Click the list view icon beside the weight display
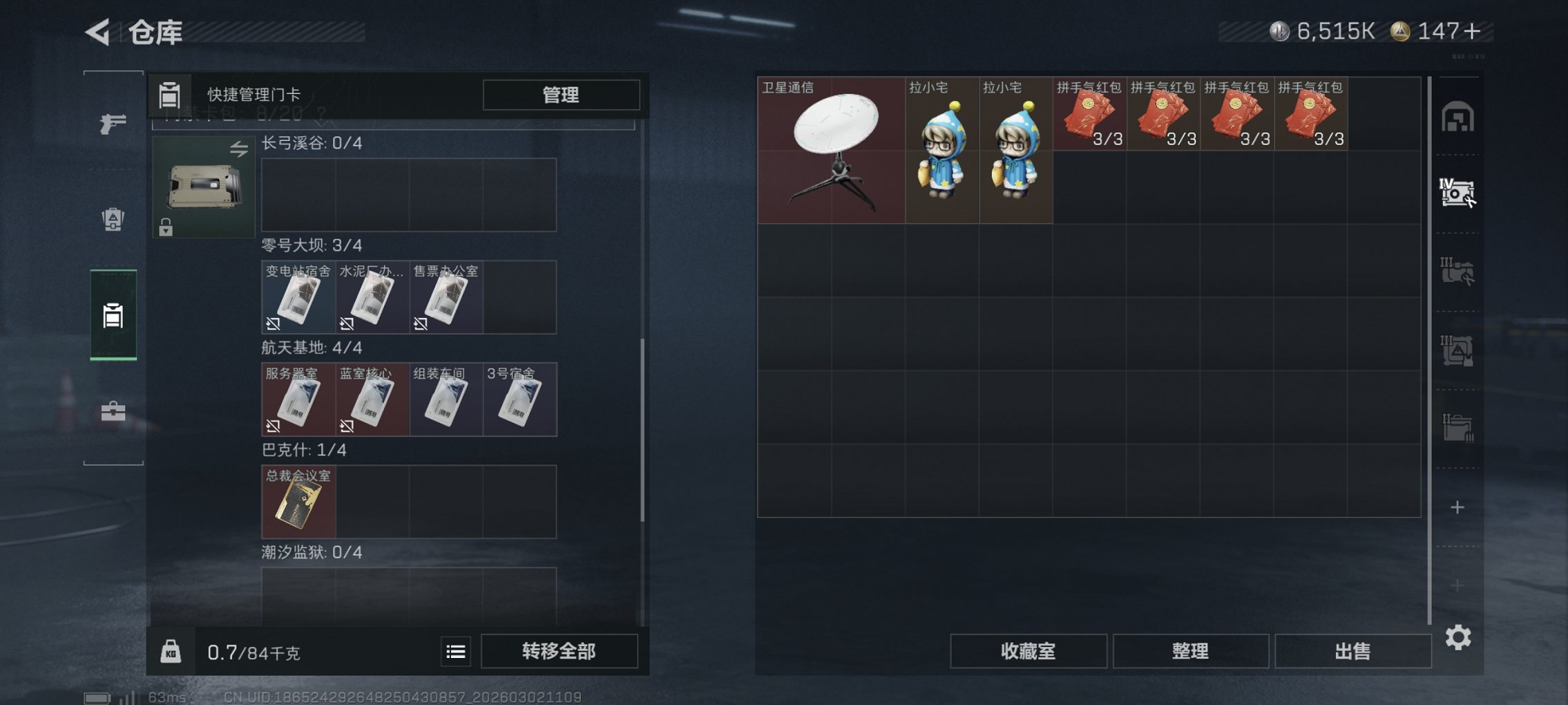Image resolution: width=1568 pixels, height=705 pixels. coord(455,650)
